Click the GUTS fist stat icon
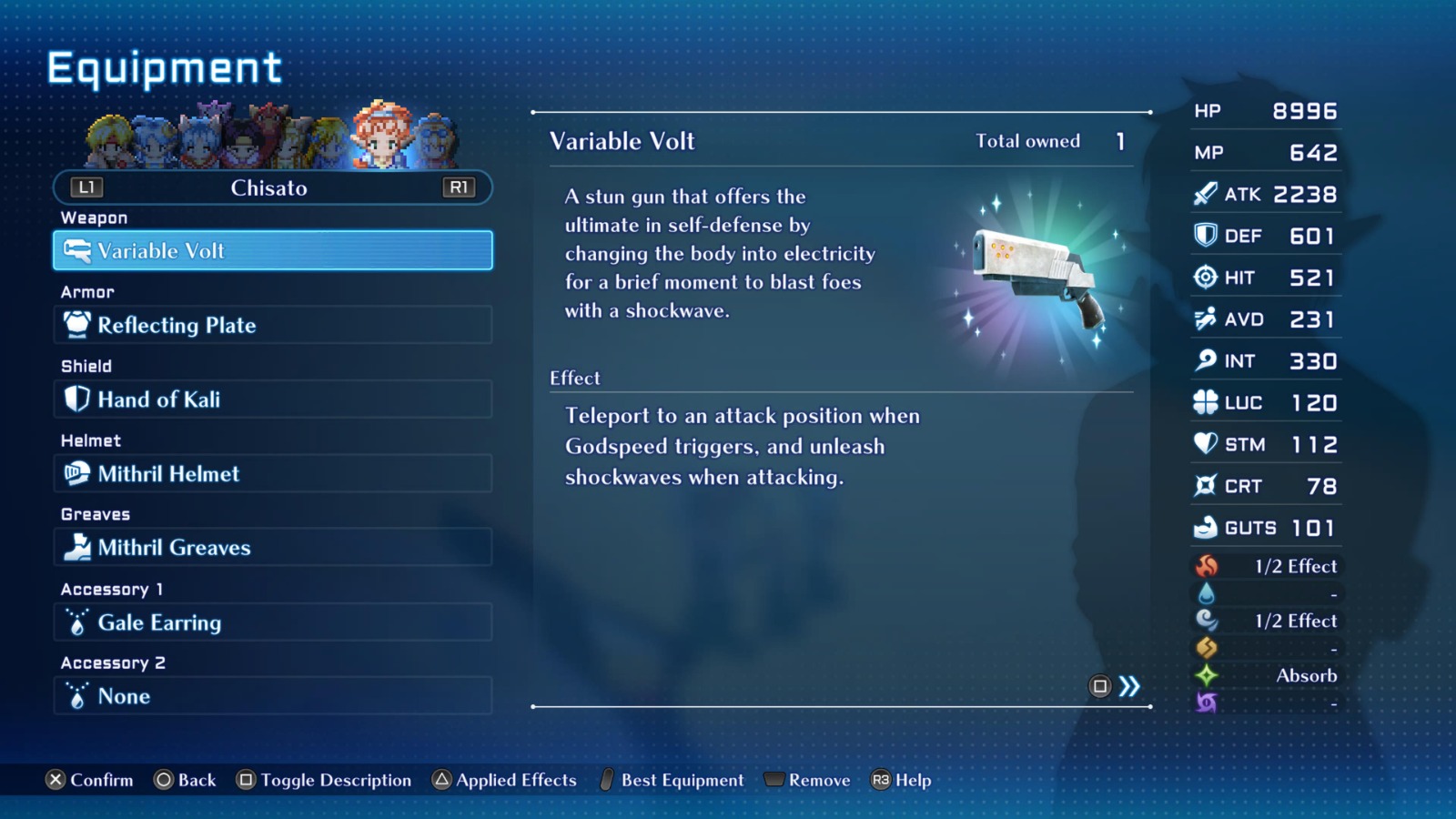 point(1208,527)
